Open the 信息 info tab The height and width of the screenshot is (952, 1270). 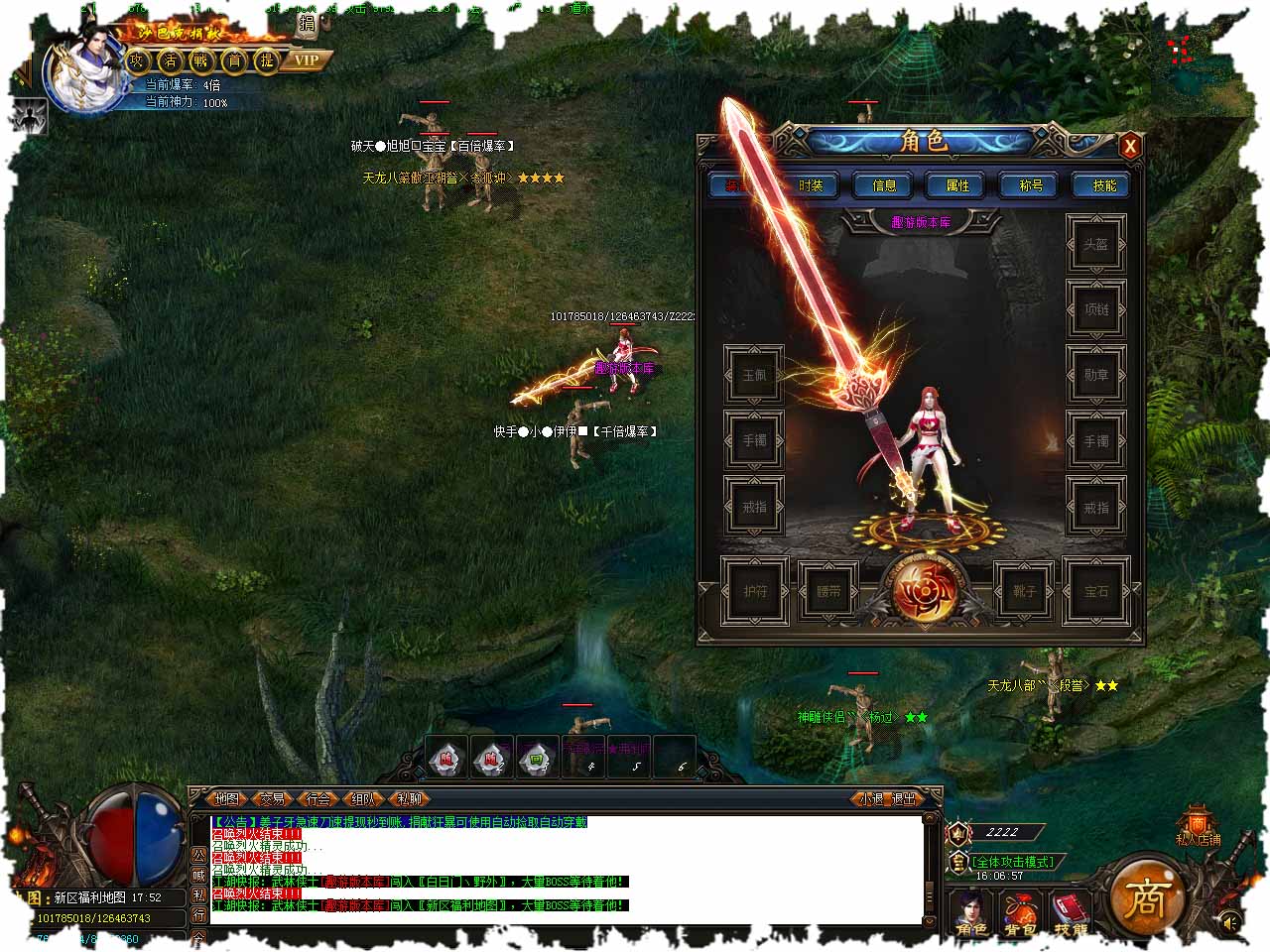click(884, 185)
